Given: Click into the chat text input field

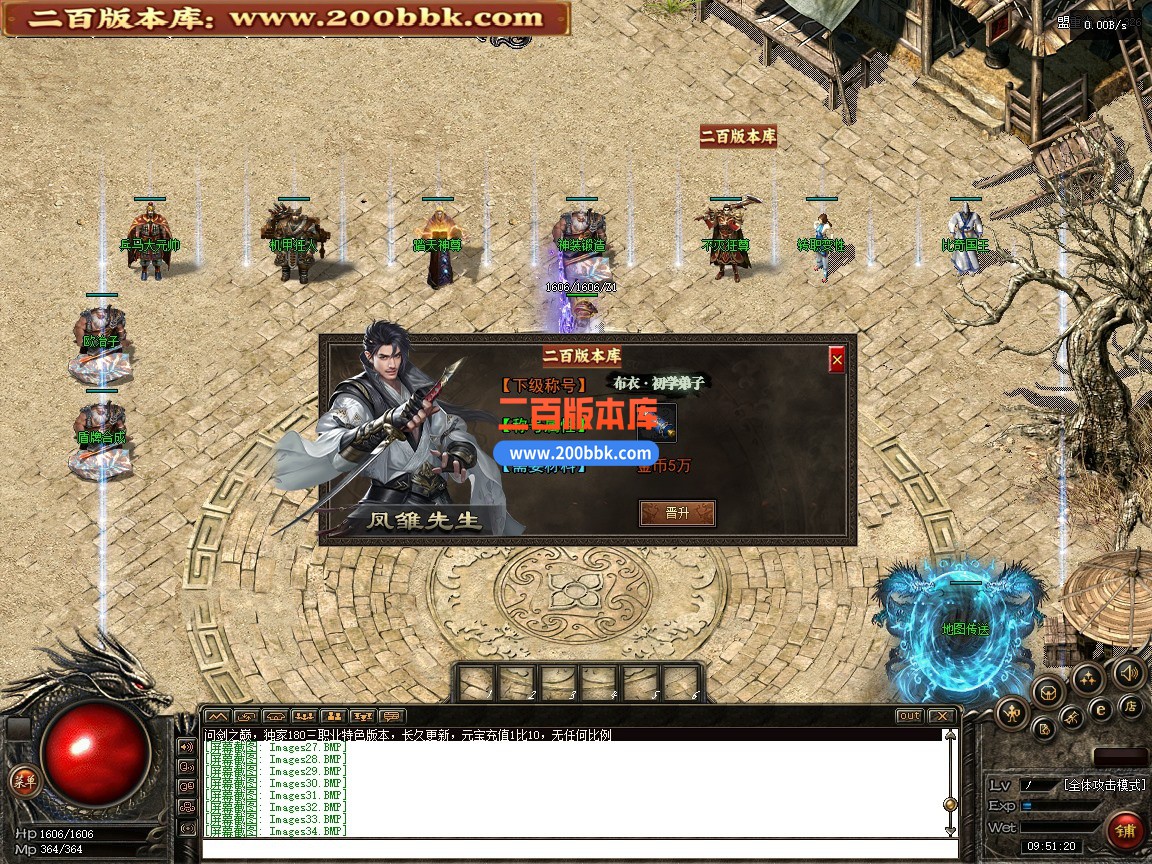Looking at the screenshot, I should click(x=578, y=849).
